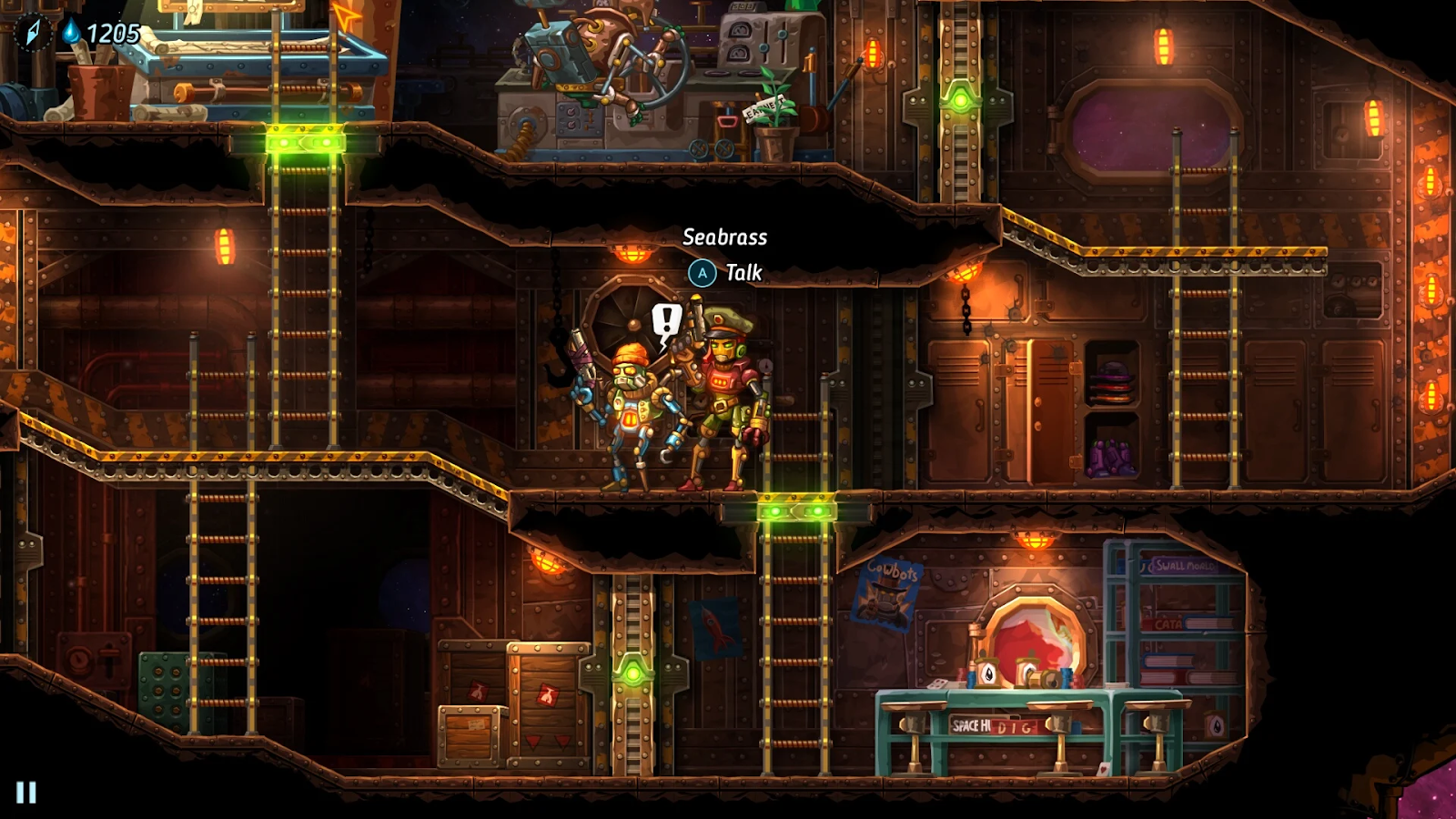The height and width of the screenshot is (819, 1456).
Task: Click the pause button
Action: pyautogui.click(x=26, y=793)
